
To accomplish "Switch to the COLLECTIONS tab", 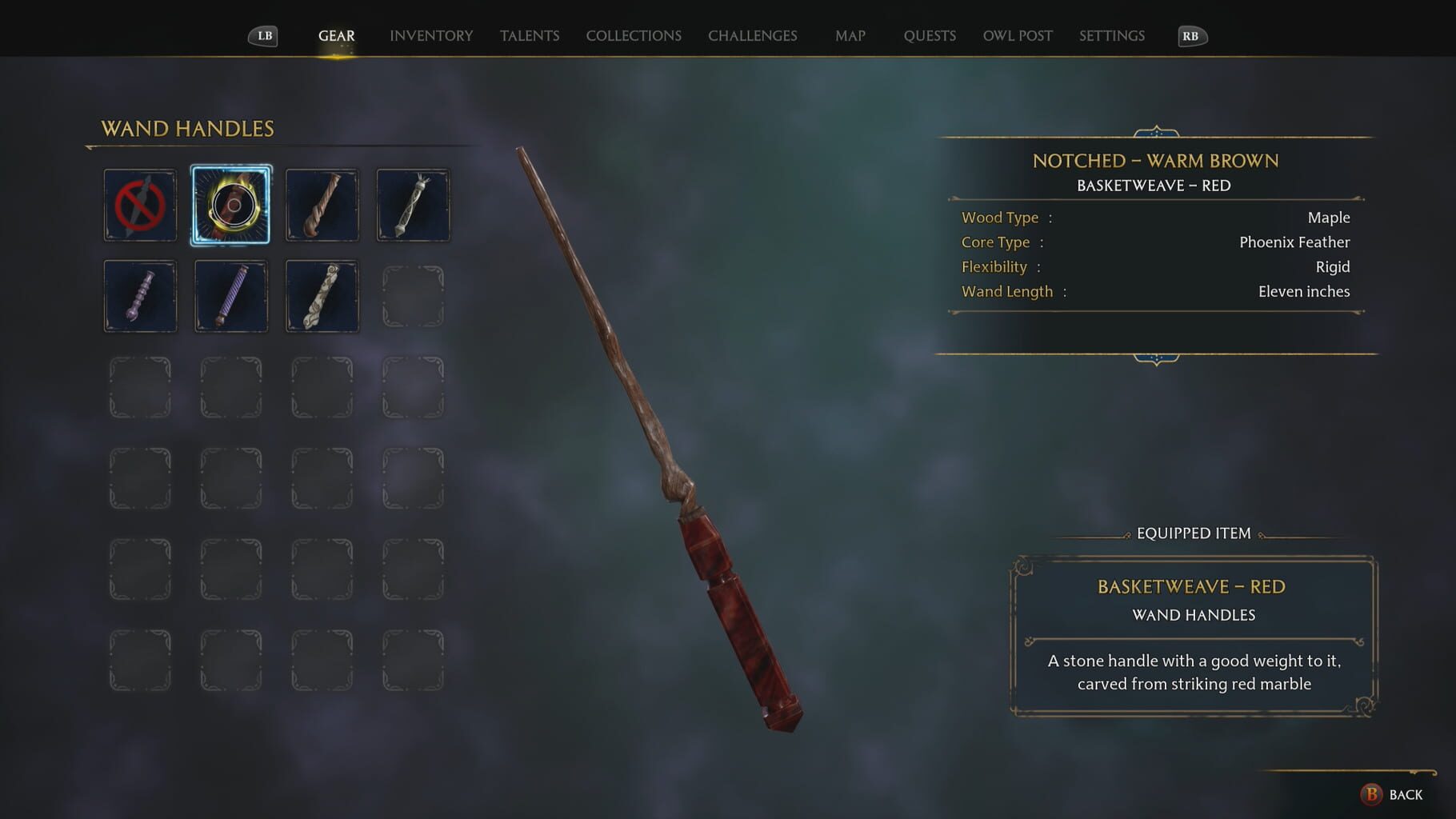I will click(x=634, y=35).
